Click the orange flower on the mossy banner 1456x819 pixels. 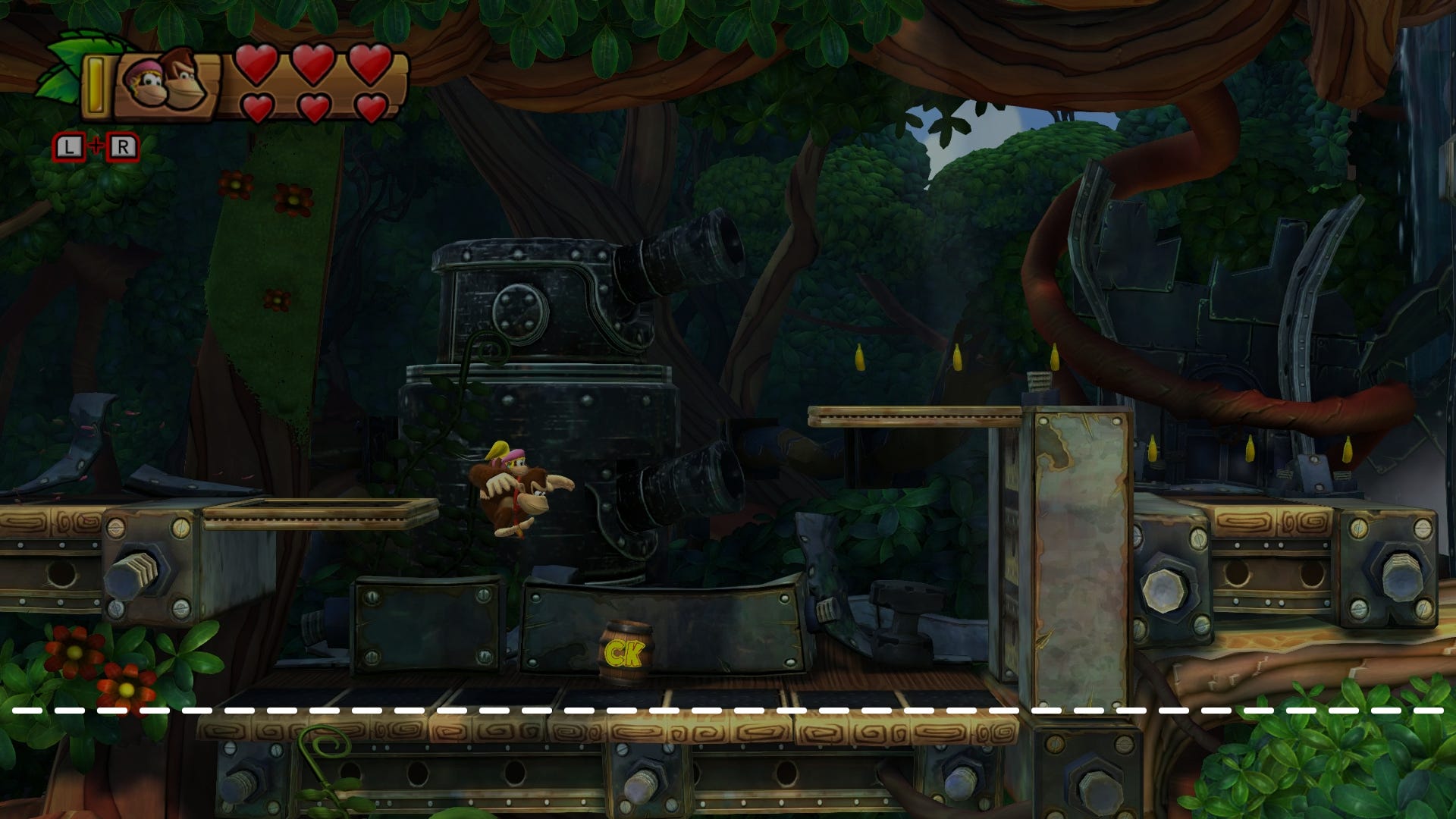tap(235, 184)
